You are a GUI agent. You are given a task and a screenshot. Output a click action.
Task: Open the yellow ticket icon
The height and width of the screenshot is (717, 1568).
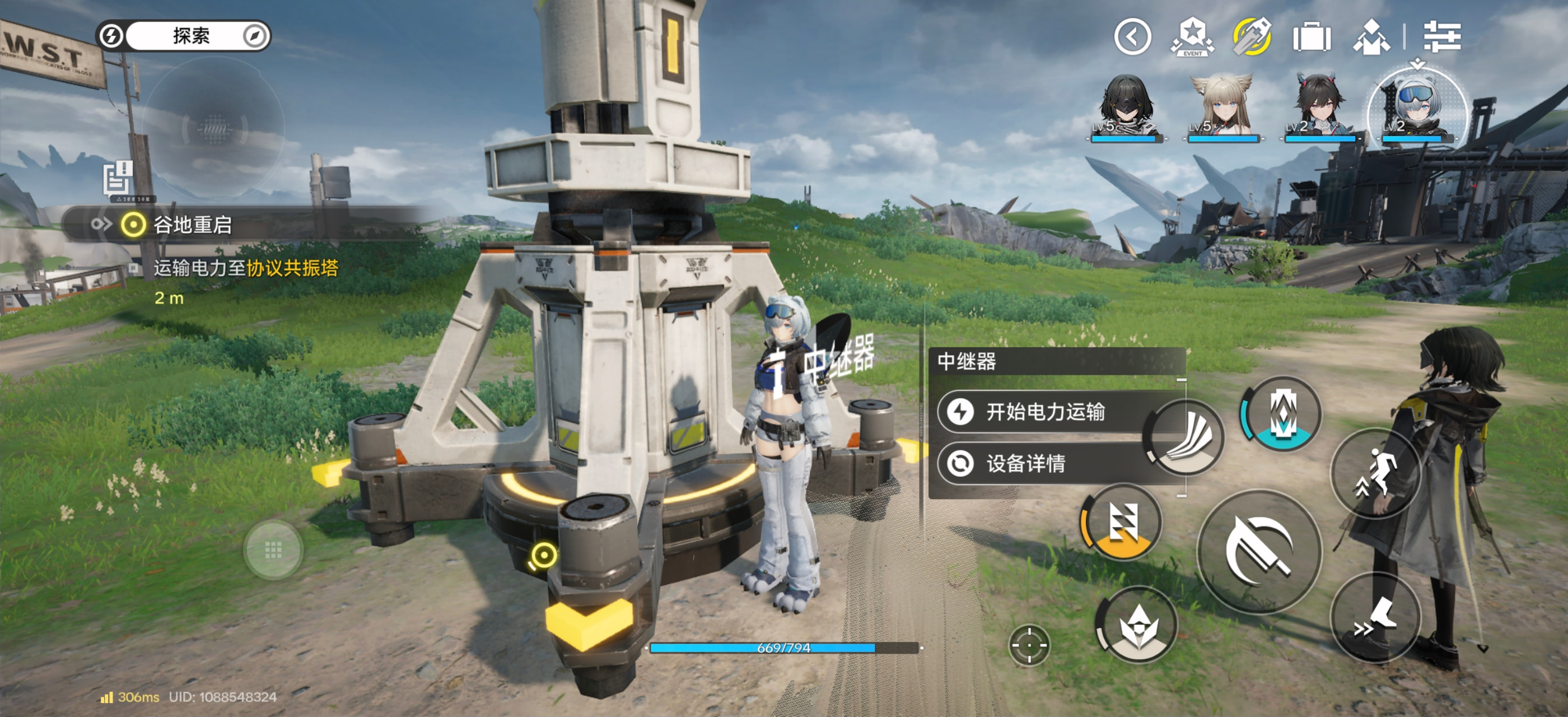[x=1252, y=37]
